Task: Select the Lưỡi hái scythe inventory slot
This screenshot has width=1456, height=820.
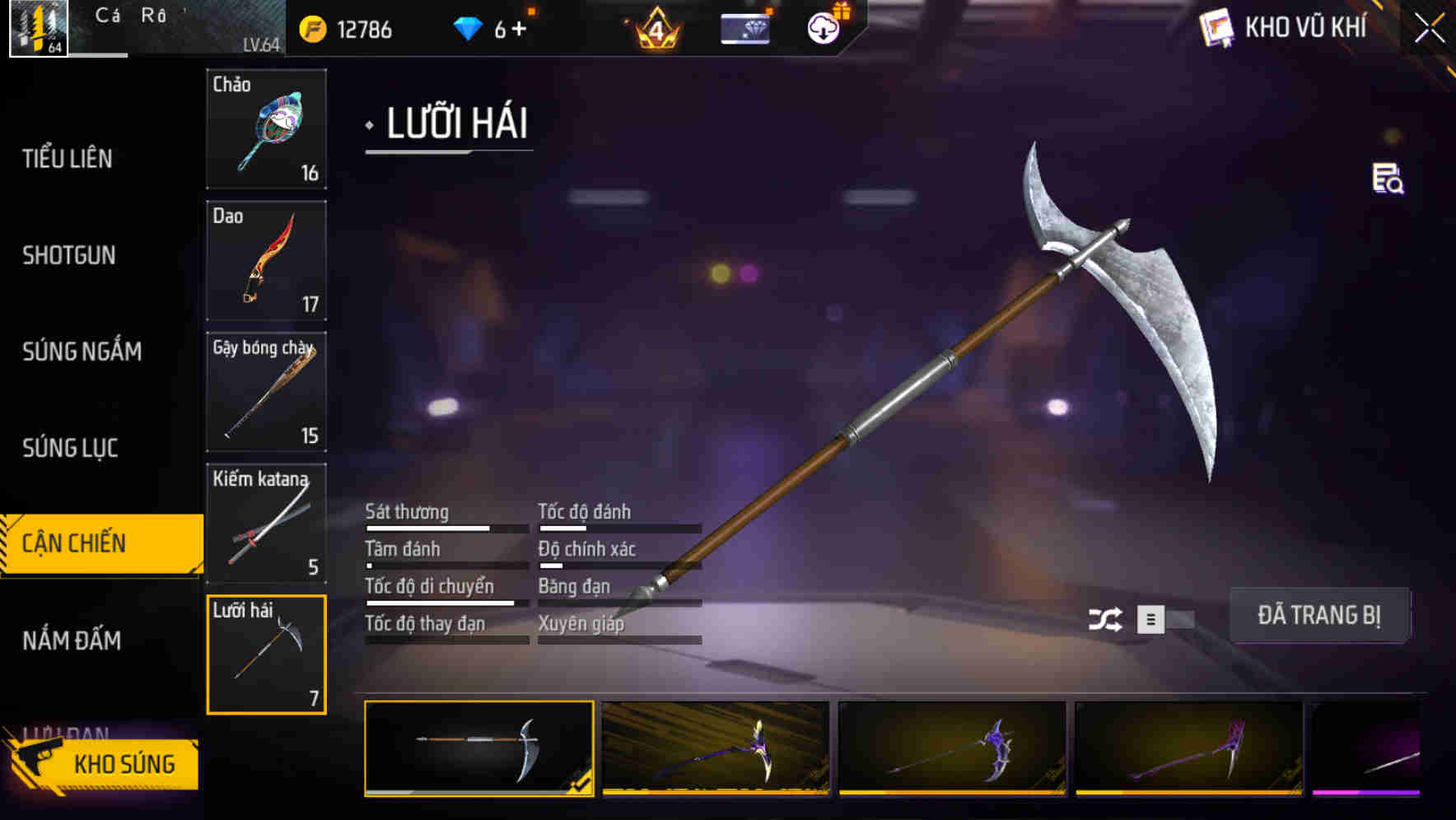Action: pyautogui.click(x=267, y=654)
